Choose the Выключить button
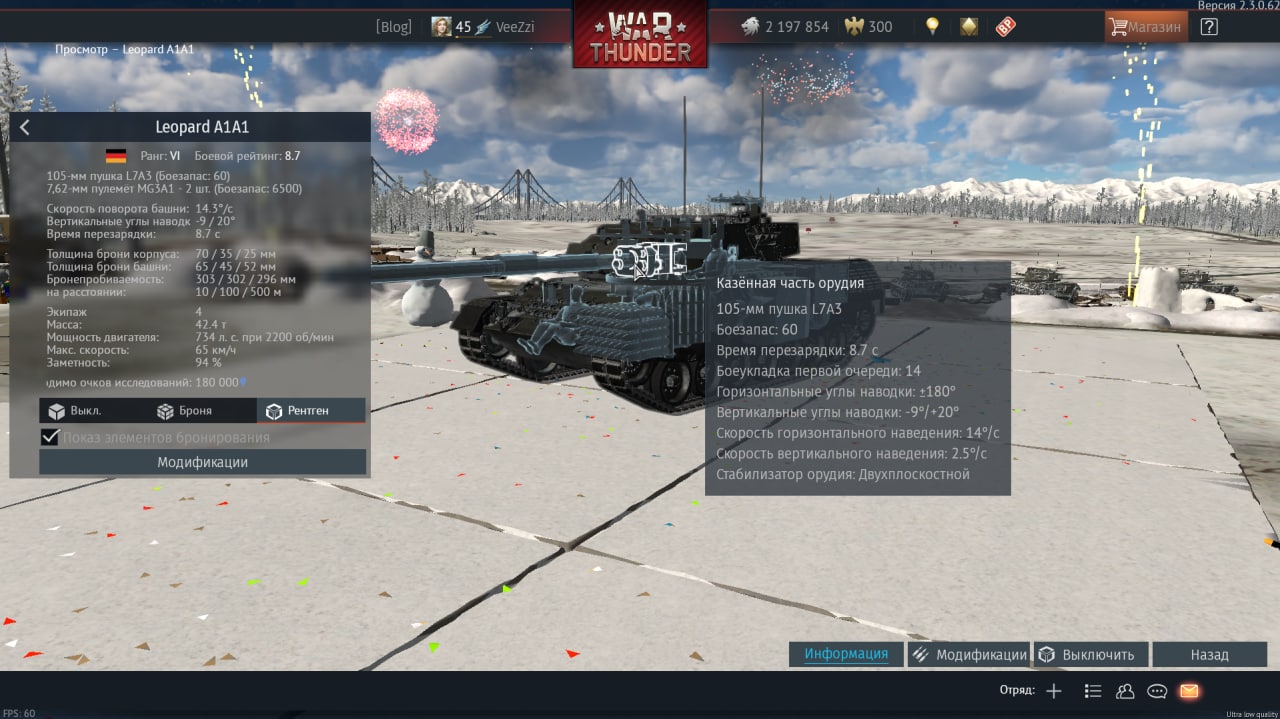Viewport: 1280px width, 719px height. click(1088, 654)
